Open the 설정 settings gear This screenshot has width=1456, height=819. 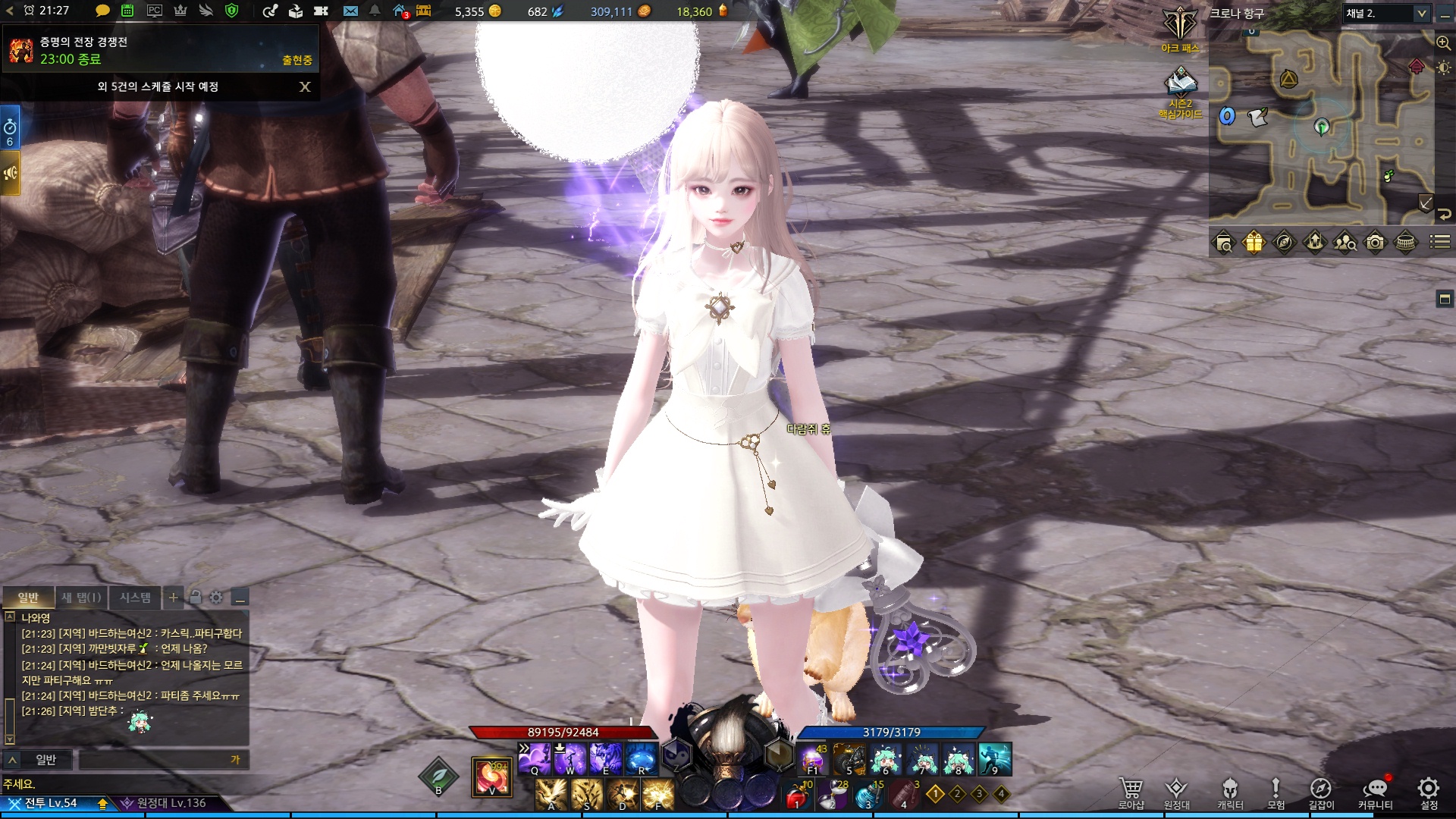pyautogui.click(x=1428, y=792)
